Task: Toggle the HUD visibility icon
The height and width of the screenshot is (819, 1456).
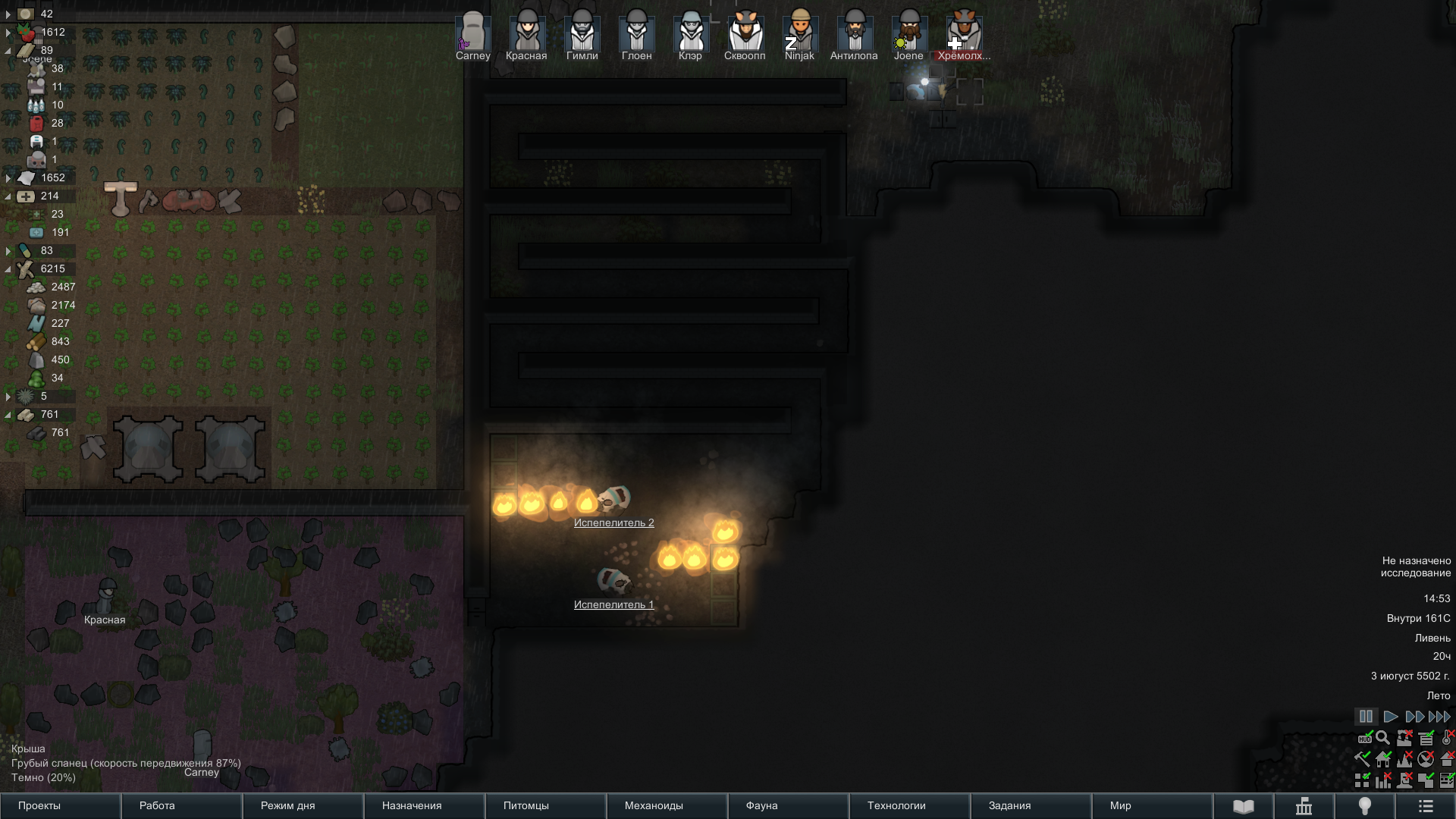Action: click(1364, 738)
